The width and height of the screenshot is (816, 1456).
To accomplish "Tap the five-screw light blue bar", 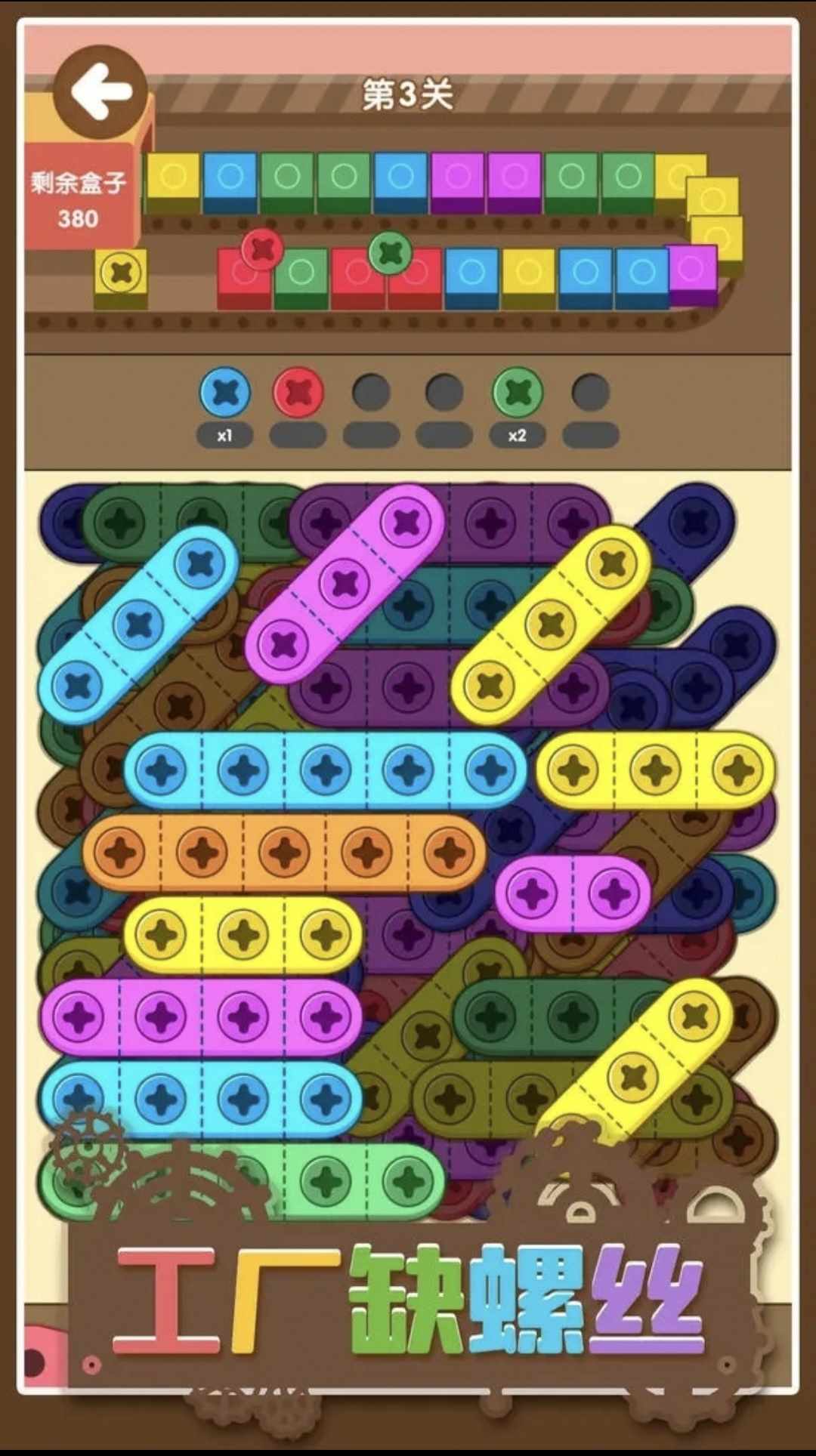I will pyautogui.click(x=325, y=770).
